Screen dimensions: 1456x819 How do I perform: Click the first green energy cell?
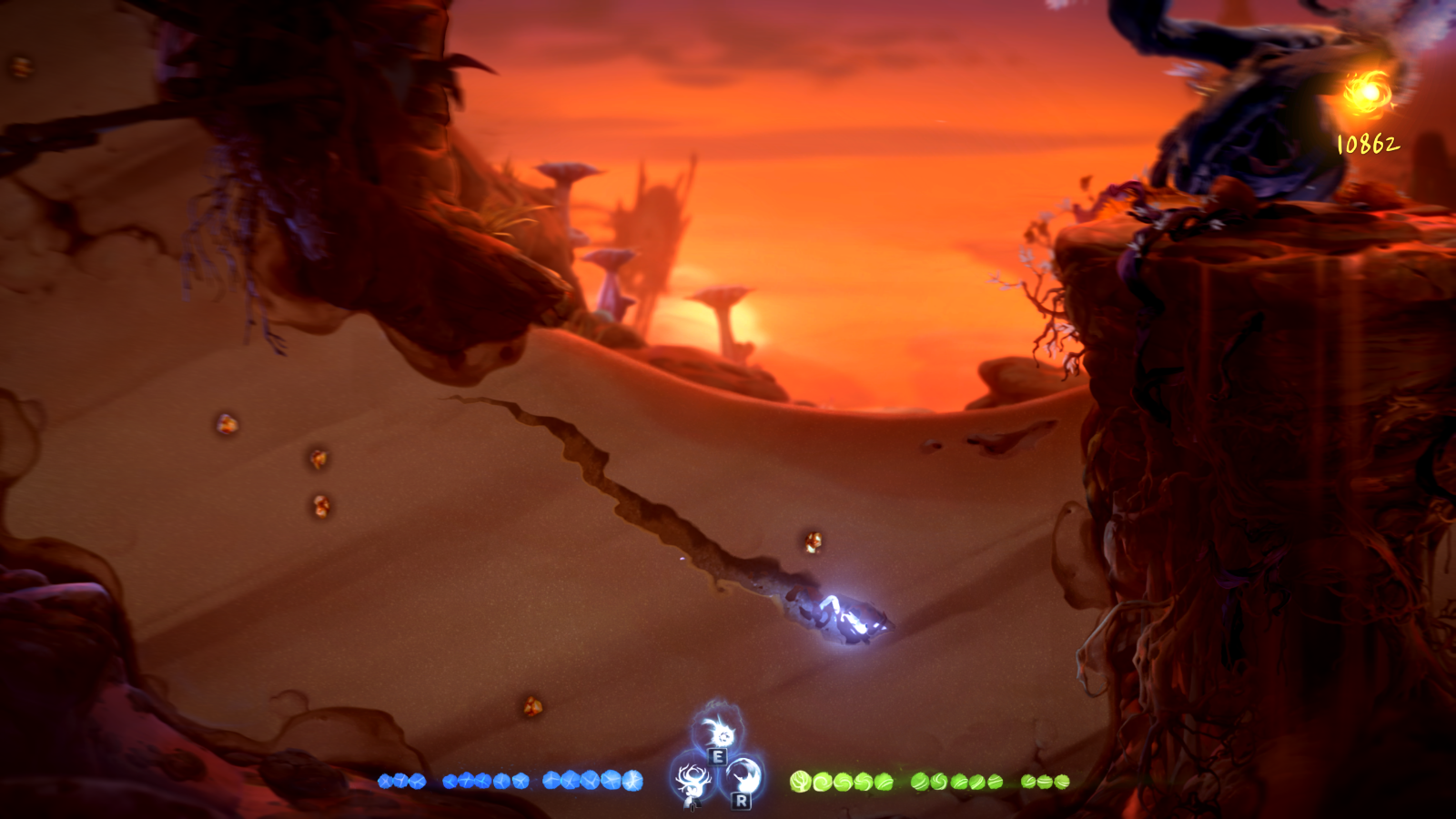click(800, 779)
